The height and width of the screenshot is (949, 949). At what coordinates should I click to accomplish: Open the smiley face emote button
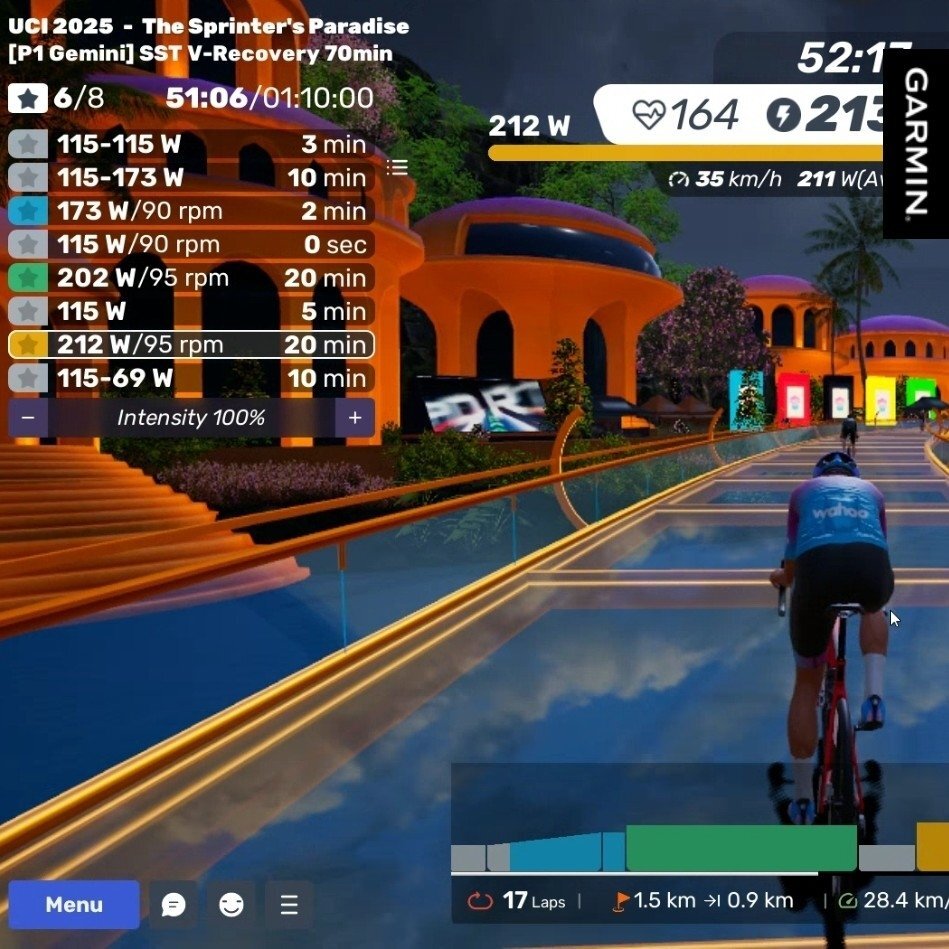[231, 905]
